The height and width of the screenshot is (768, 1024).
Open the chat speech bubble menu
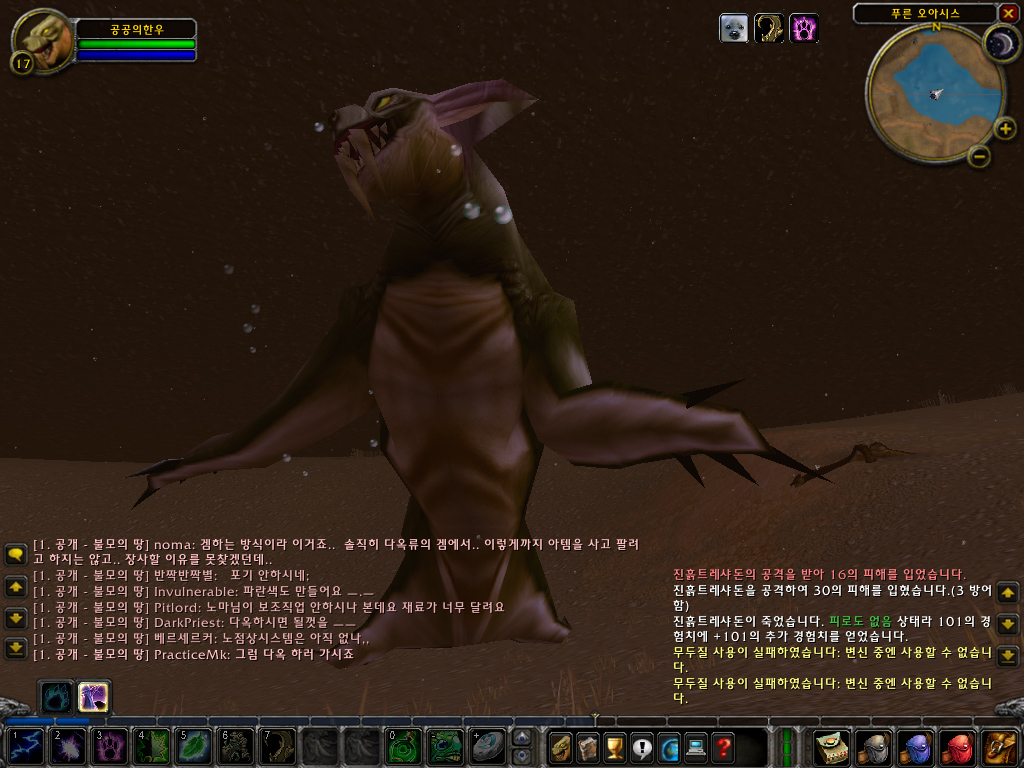pyautogui.click(x=15, y=554)
